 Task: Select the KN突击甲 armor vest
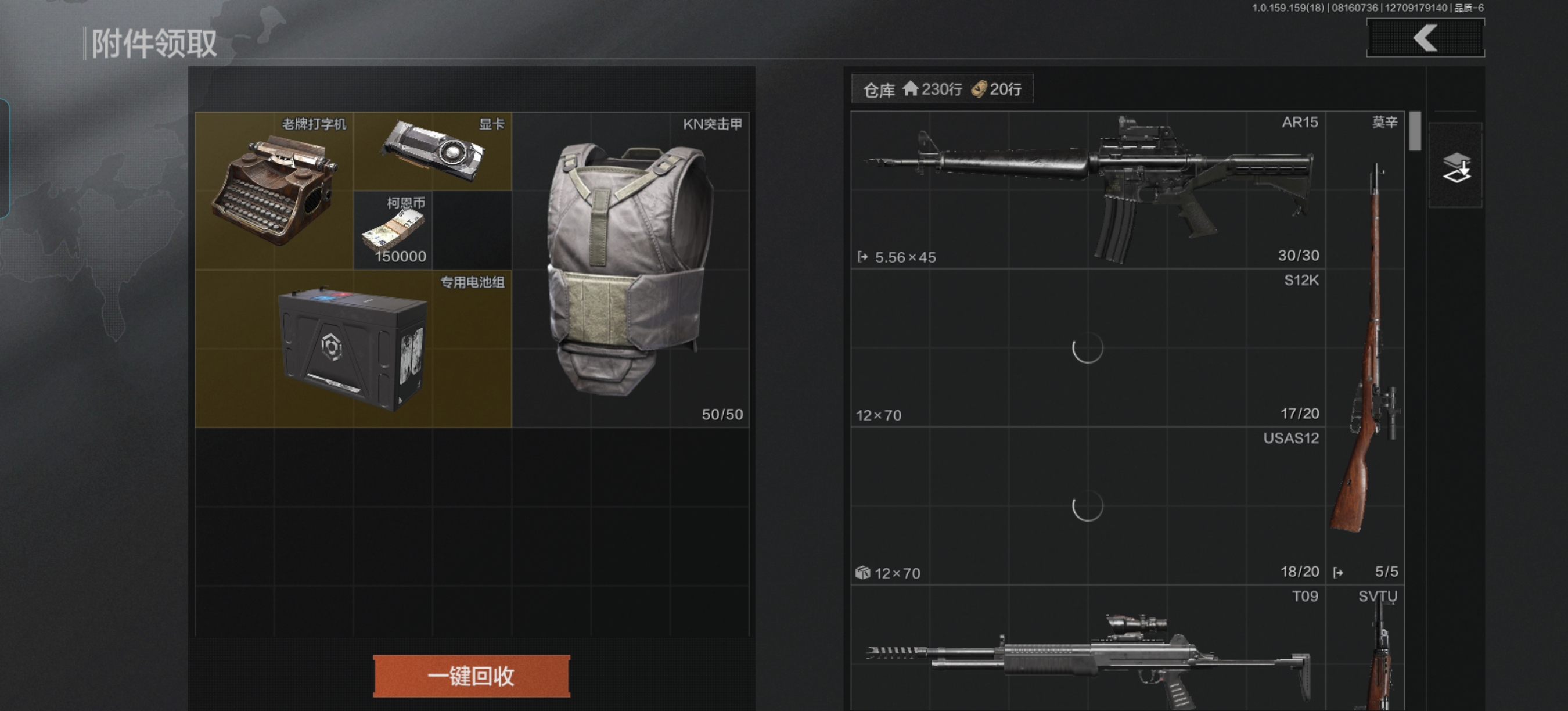630,269
